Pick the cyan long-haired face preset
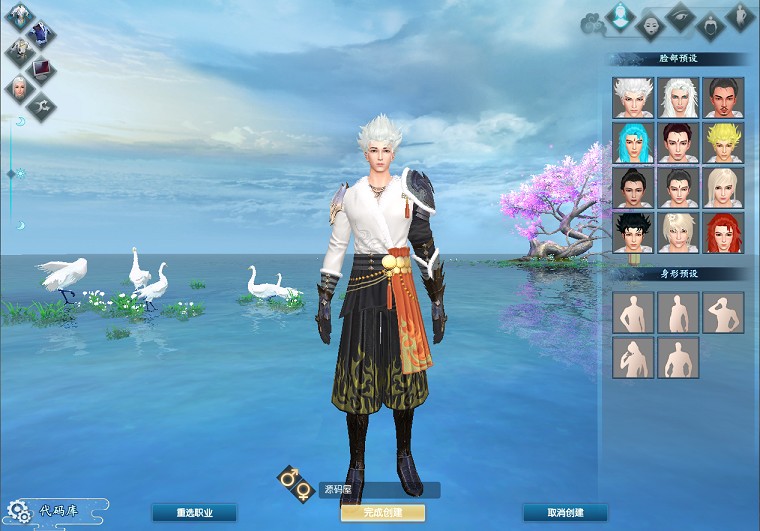The height and width of the screenshot is (531, 760). pos(633,142)
